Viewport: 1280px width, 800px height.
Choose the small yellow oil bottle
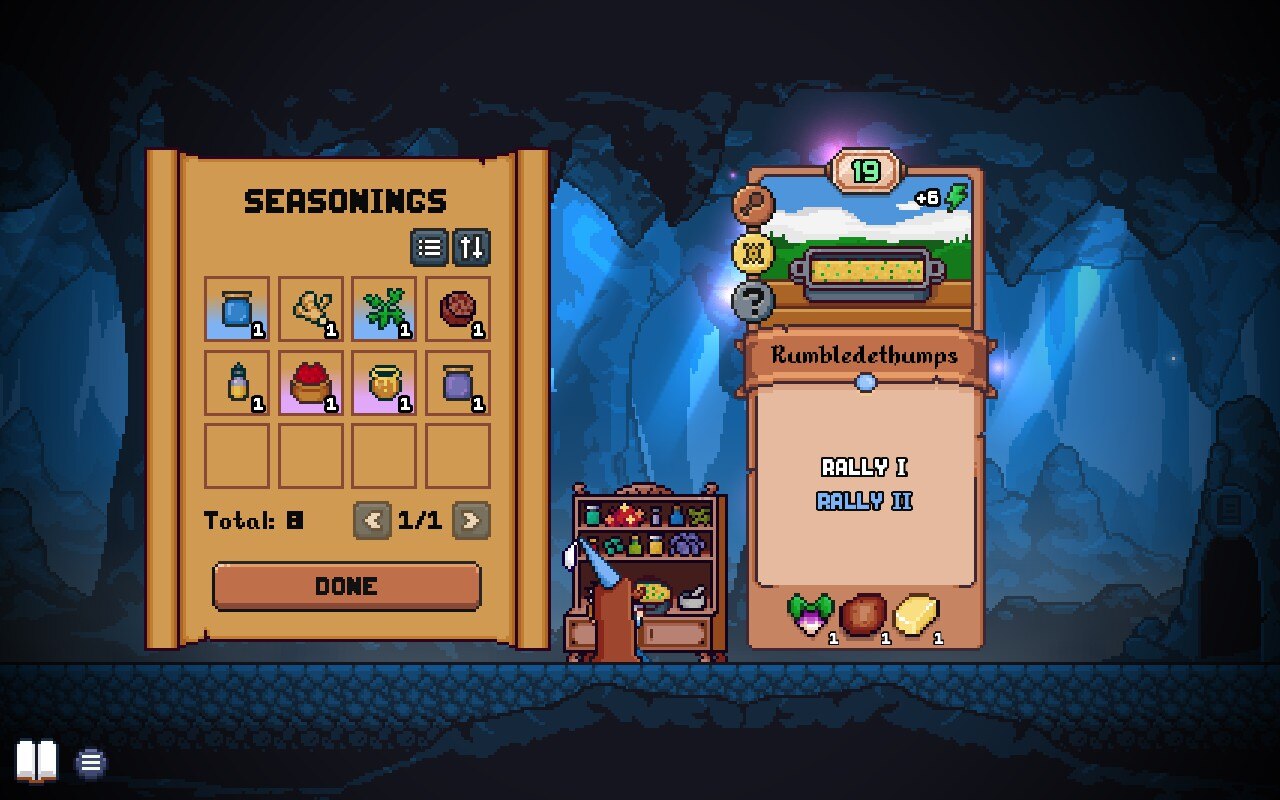point(237,383)
